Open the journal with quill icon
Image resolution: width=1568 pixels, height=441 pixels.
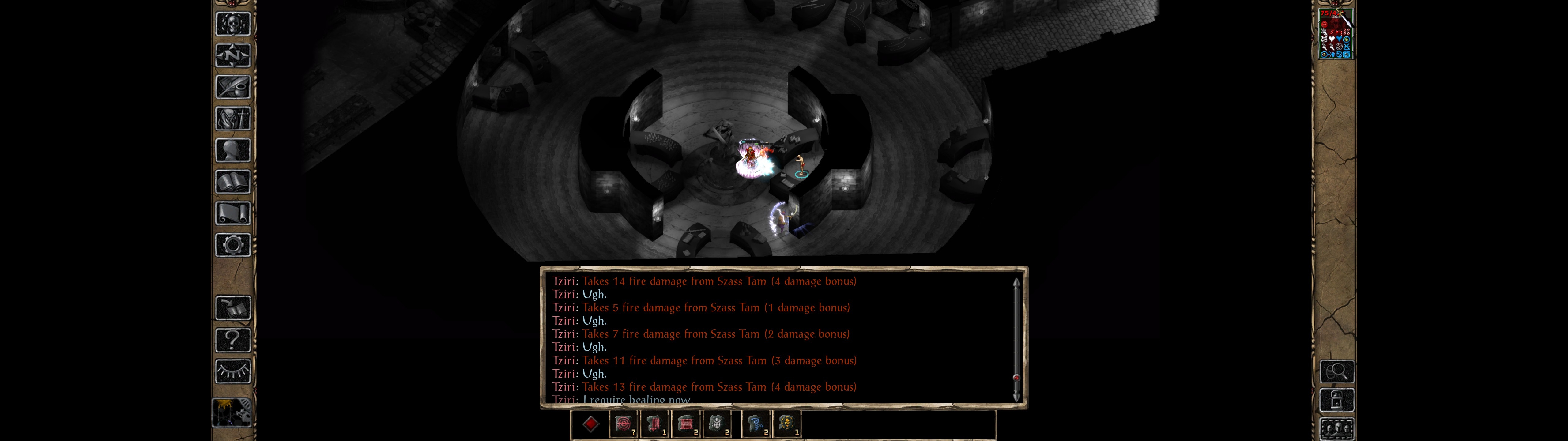pos(233,87)
